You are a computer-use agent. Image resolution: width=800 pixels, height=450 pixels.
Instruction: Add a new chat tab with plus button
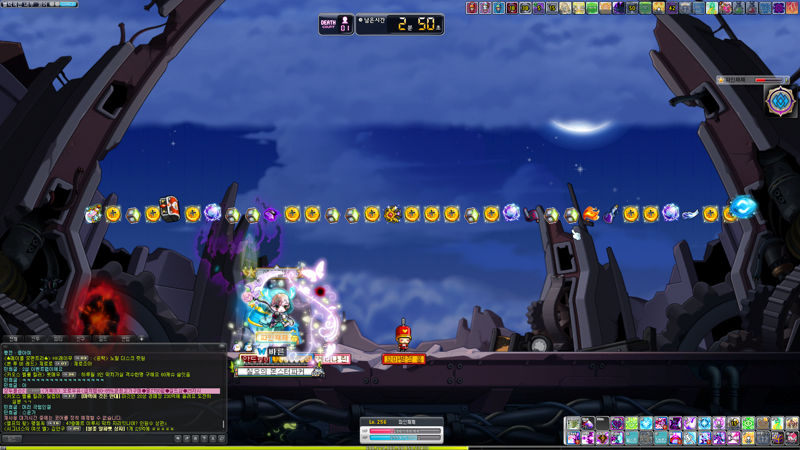(x=142, y=339)
